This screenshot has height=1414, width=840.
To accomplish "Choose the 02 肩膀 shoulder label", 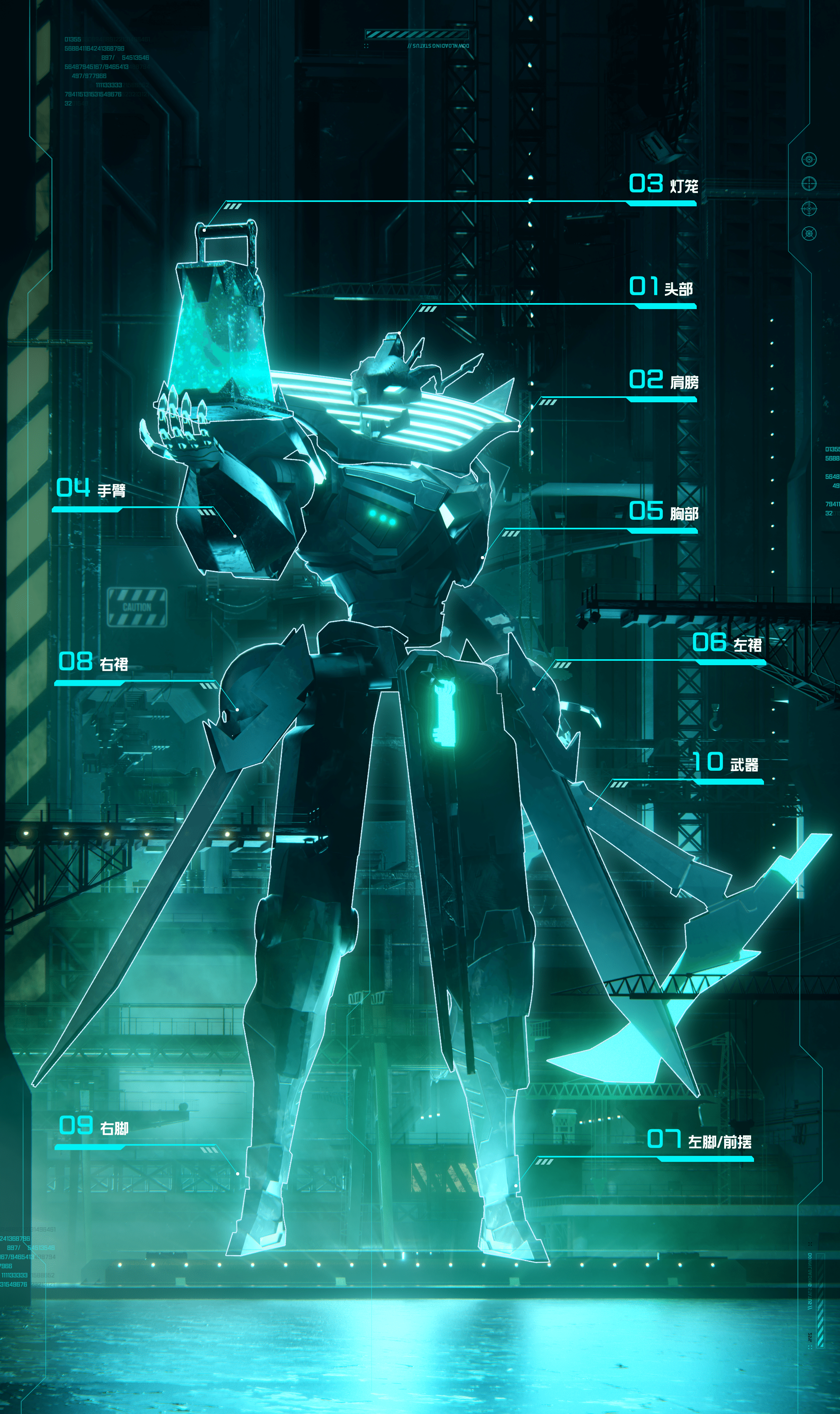I will [663, 380].
